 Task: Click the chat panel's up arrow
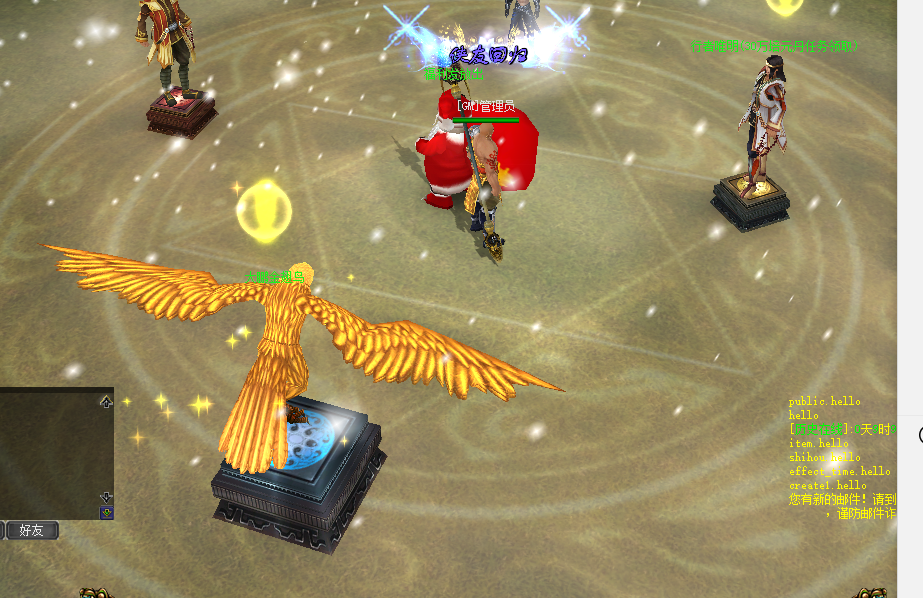pos(106,402)
